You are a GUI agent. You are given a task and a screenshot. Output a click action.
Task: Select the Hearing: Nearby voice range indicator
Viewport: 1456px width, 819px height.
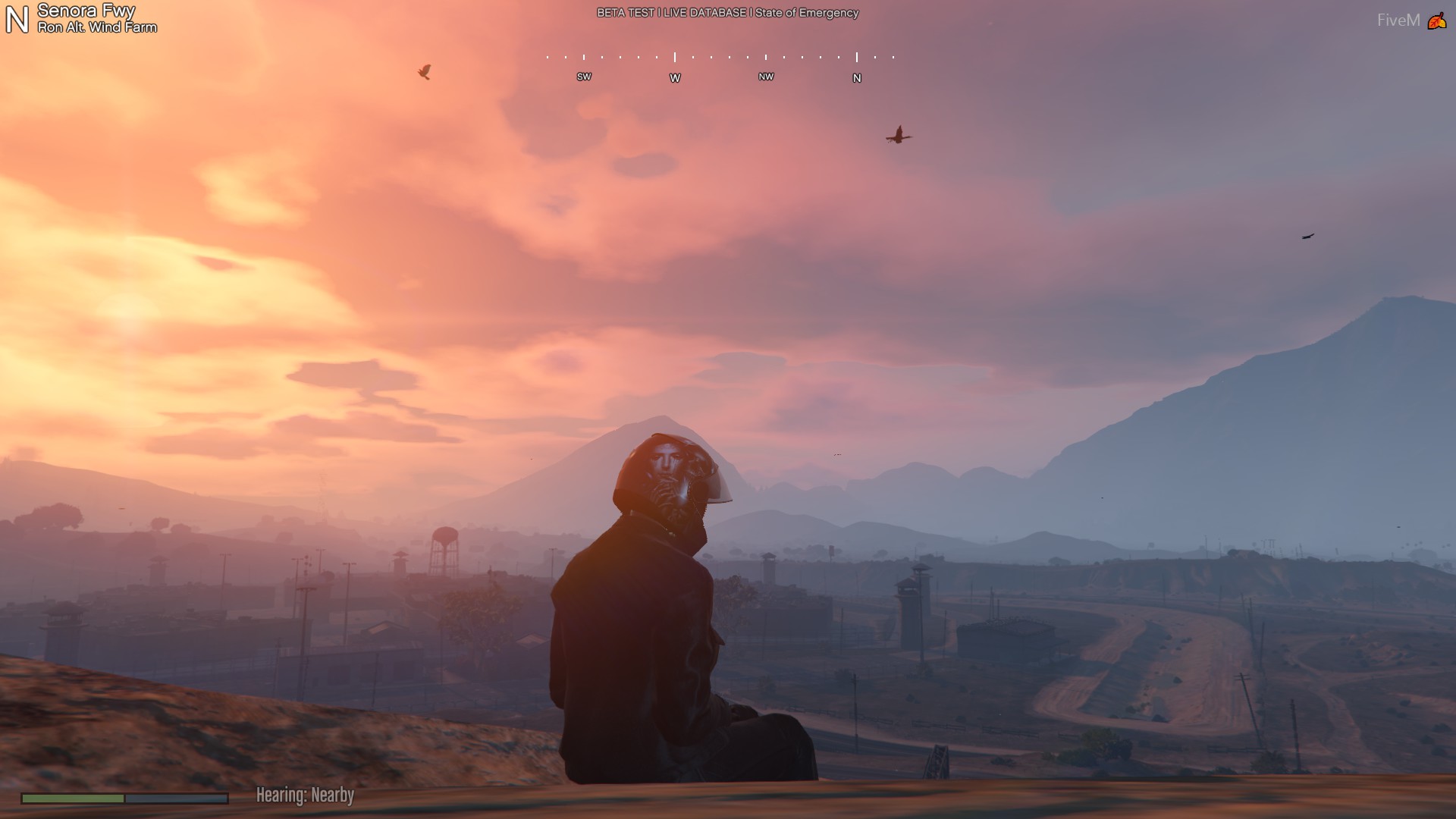point(305,795)
